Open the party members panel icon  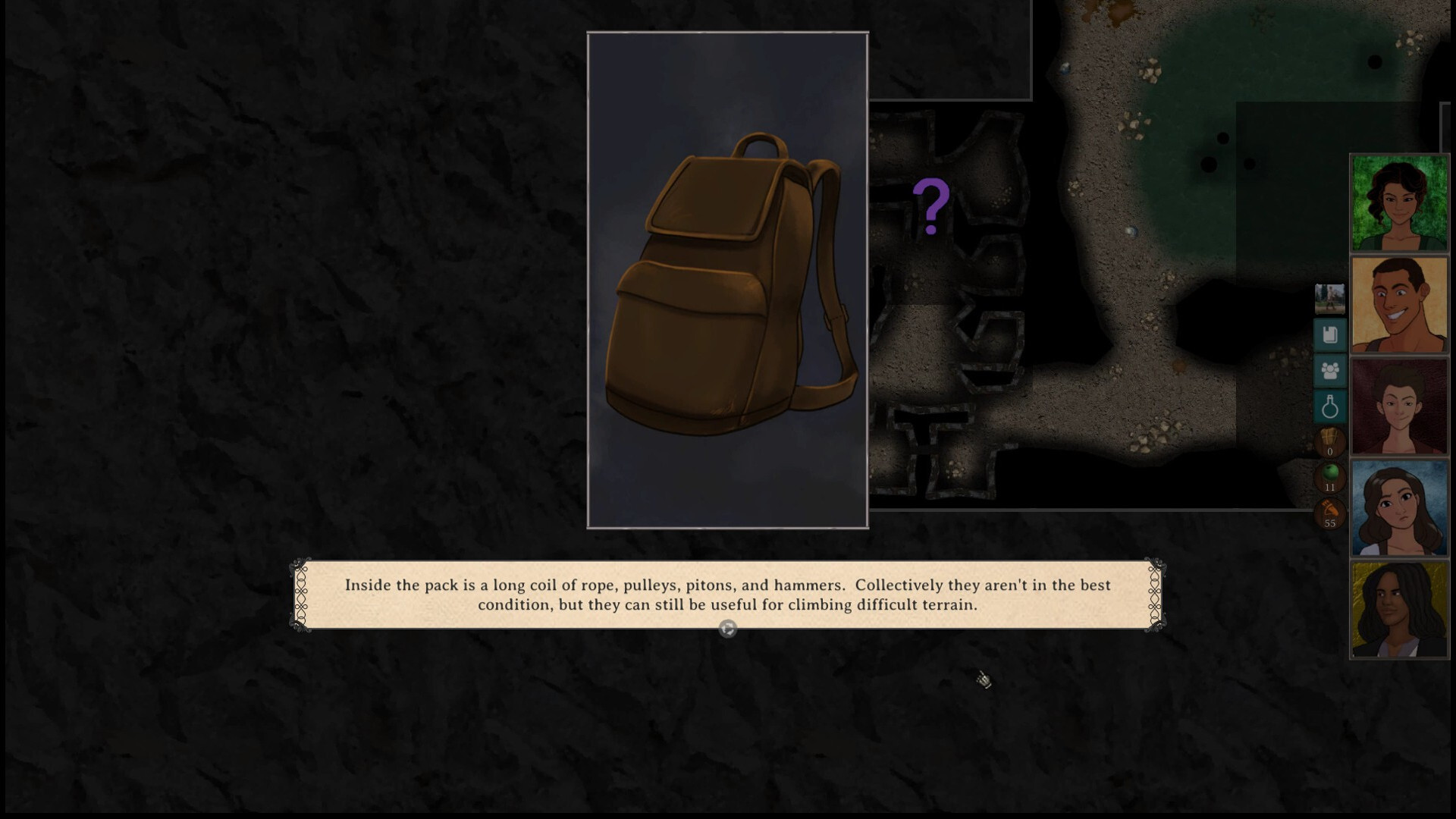1329,370
